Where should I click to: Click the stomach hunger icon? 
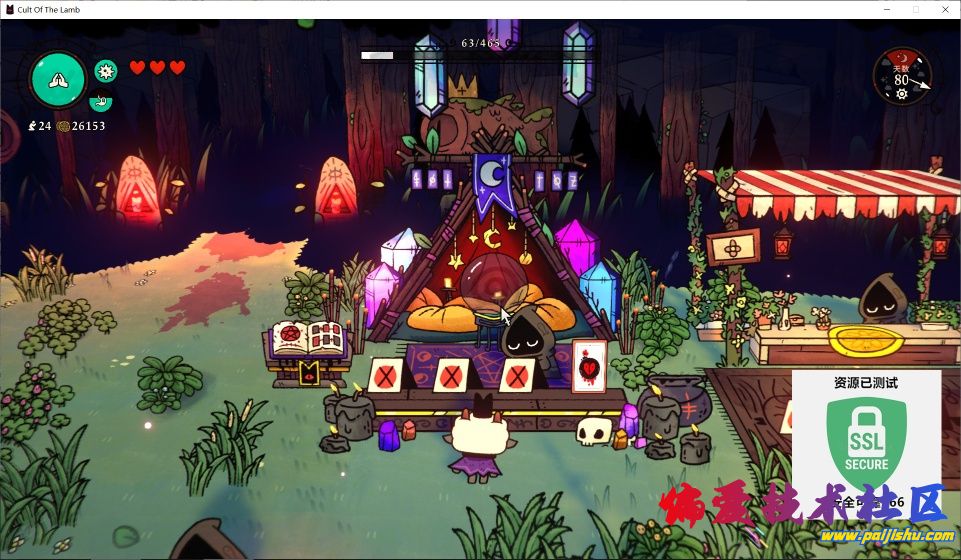pyautogui.click(x=100, y=100)
